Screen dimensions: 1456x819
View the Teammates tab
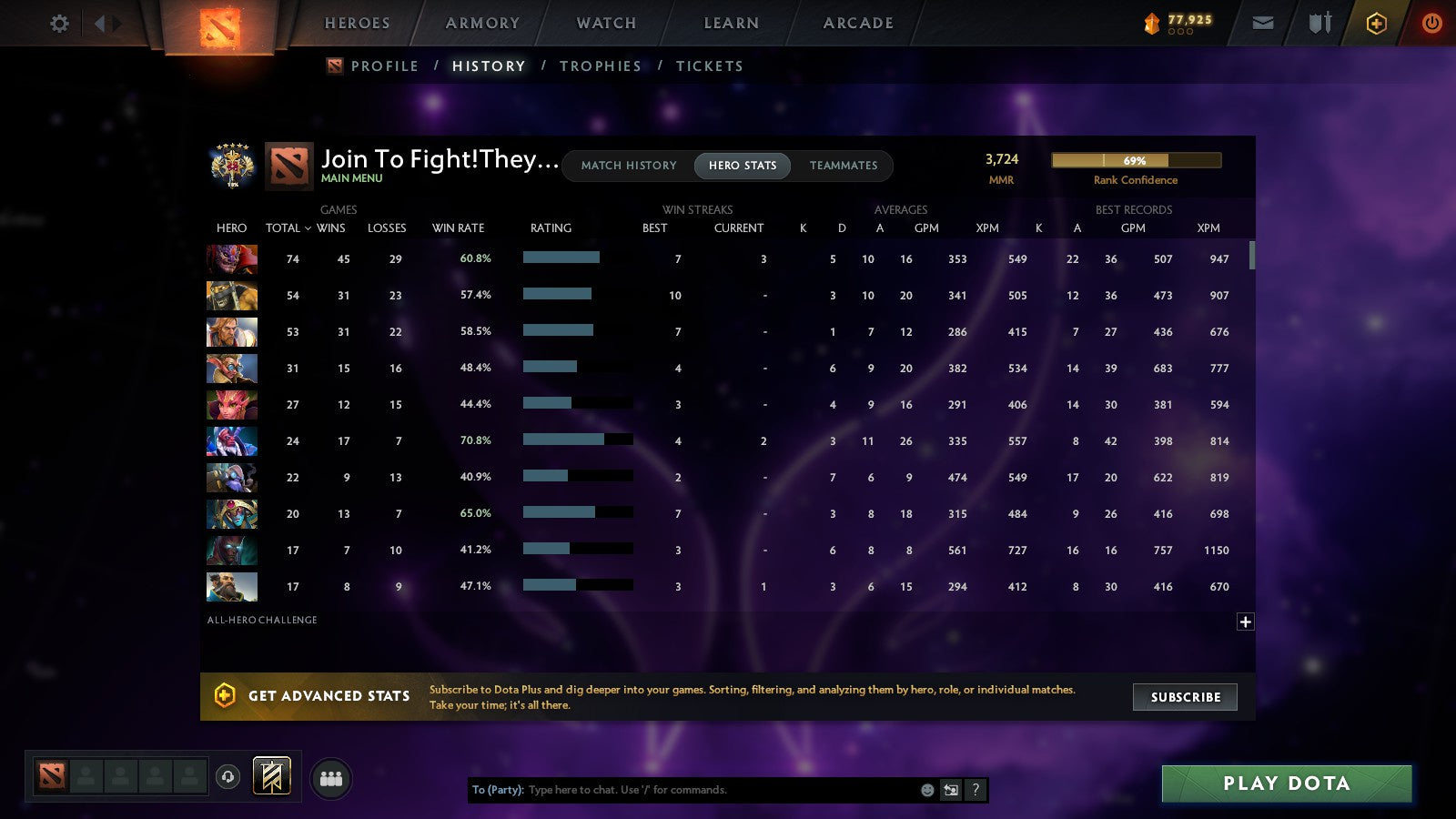[844, 166]
